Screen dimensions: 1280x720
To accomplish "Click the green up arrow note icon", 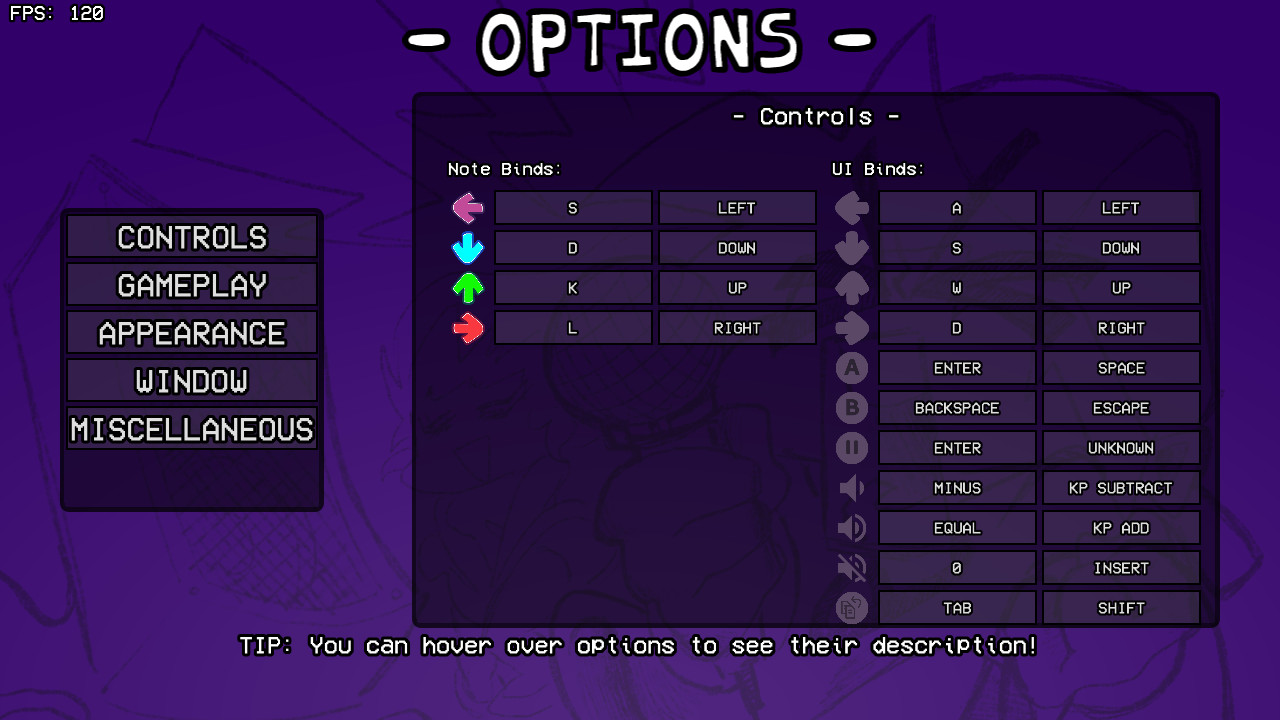I will click(467, 287).
